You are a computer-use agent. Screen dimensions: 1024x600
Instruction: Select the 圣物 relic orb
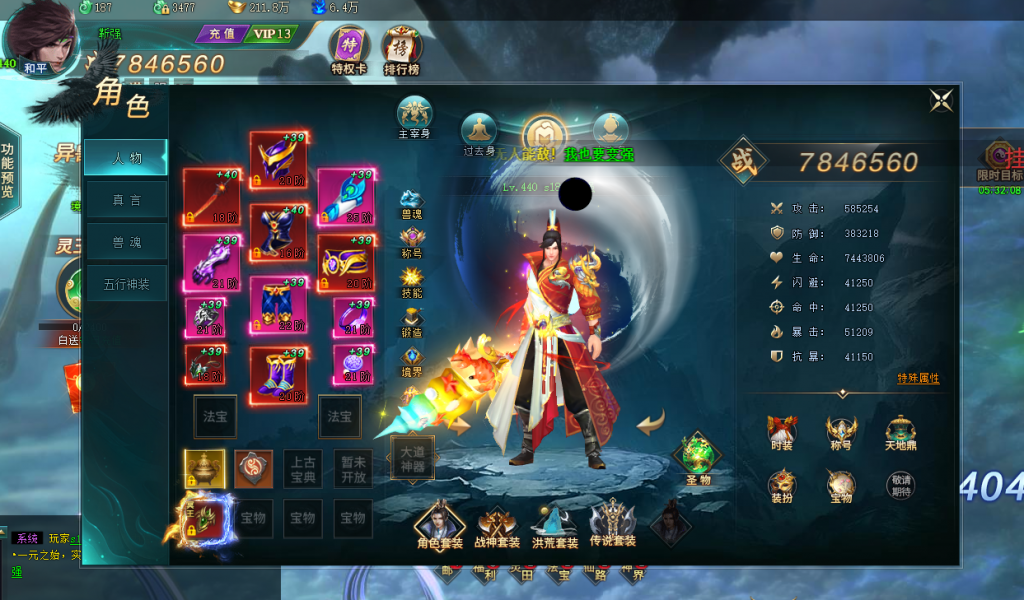click(697, 457)
